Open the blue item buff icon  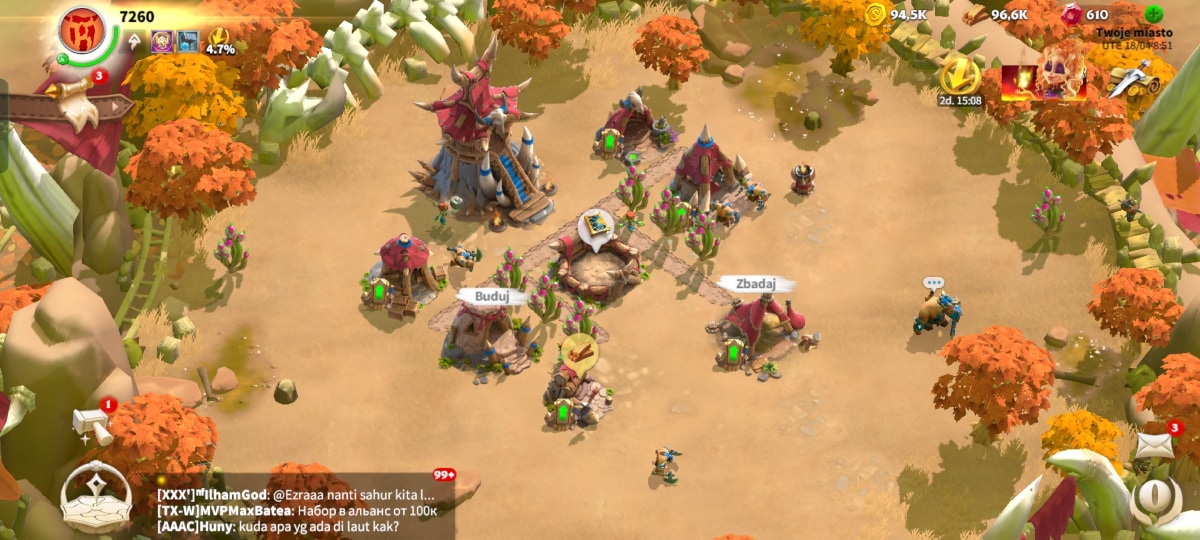point(188,42)
